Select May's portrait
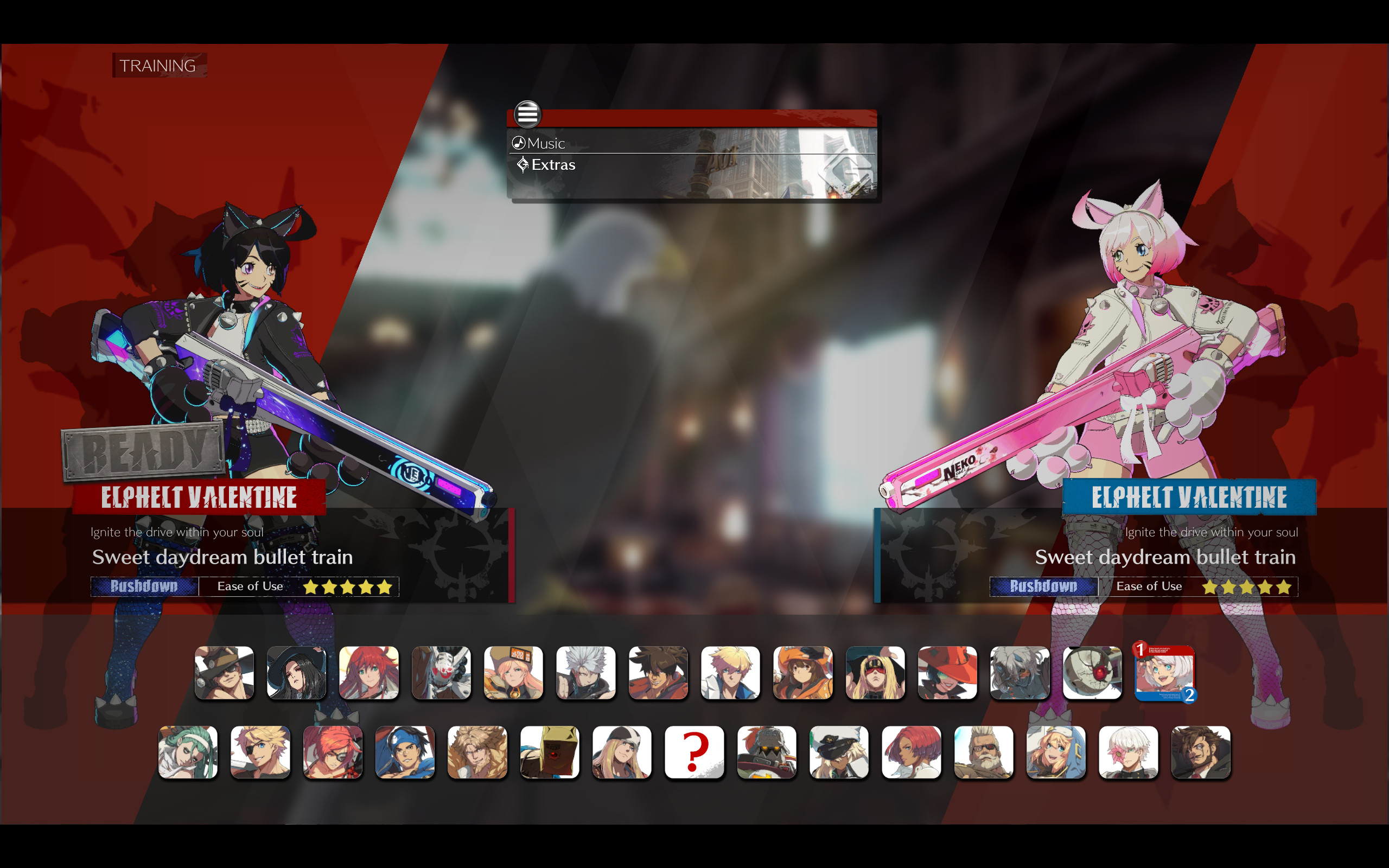The image size is (1389, 868). [x=804, y=673]
